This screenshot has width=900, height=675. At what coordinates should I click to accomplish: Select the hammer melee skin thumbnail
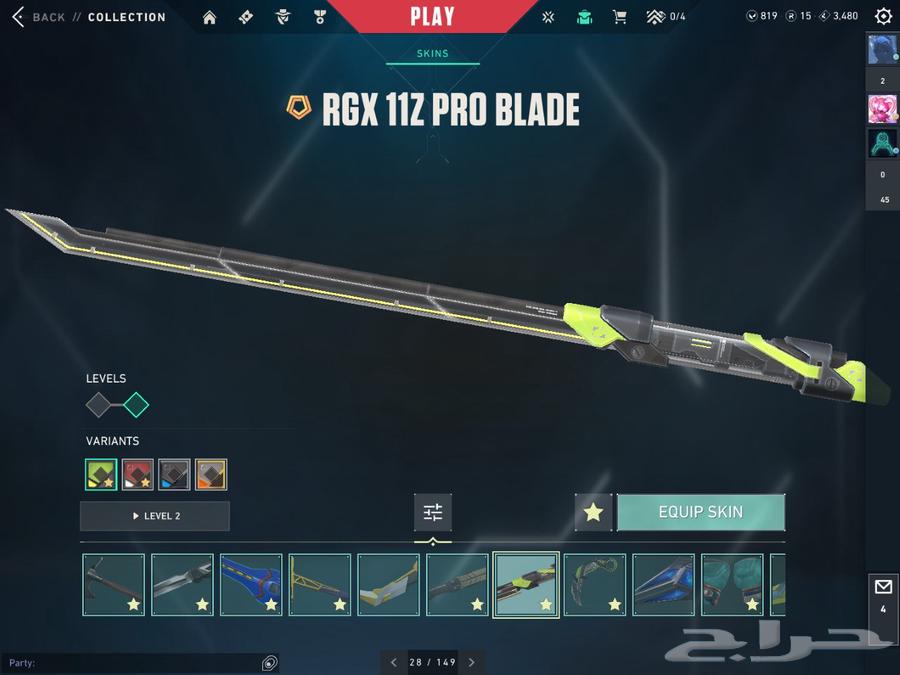click(x=113, y=584)
